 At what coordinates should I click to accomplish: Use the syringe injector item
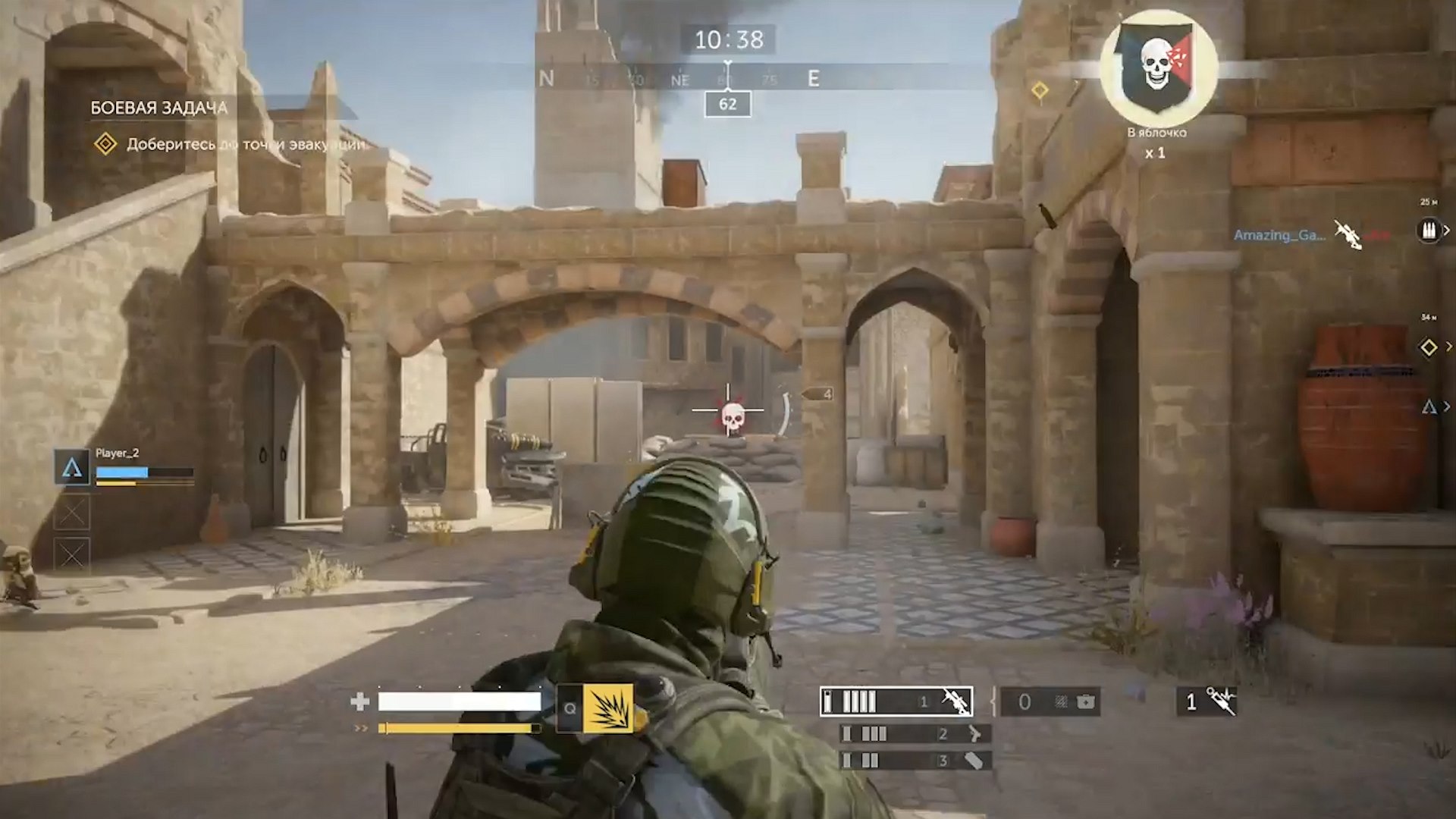(x=1207, y=701)
